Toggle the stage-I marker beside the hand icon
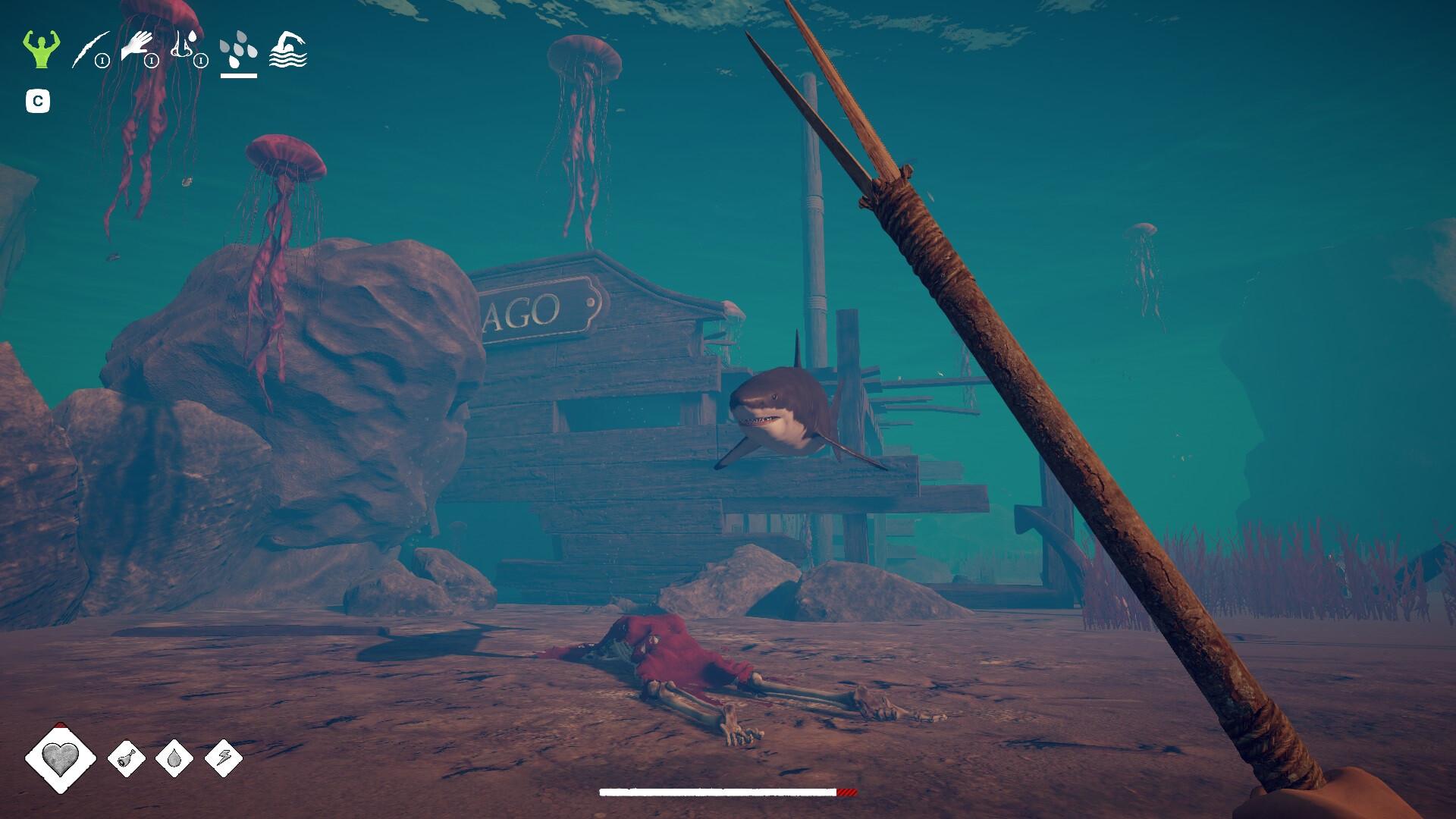The width and height of the screenshot is (1456, 819). click(x=152, y=61)
